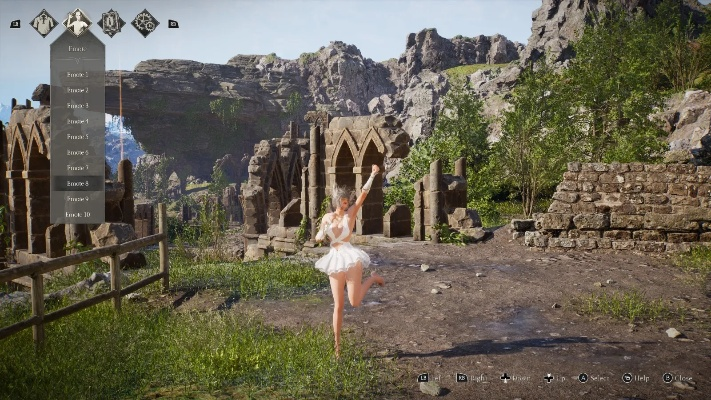Open the gear settings tab
This screenshot has width=711, height=400.
click(x=145, y=22)
